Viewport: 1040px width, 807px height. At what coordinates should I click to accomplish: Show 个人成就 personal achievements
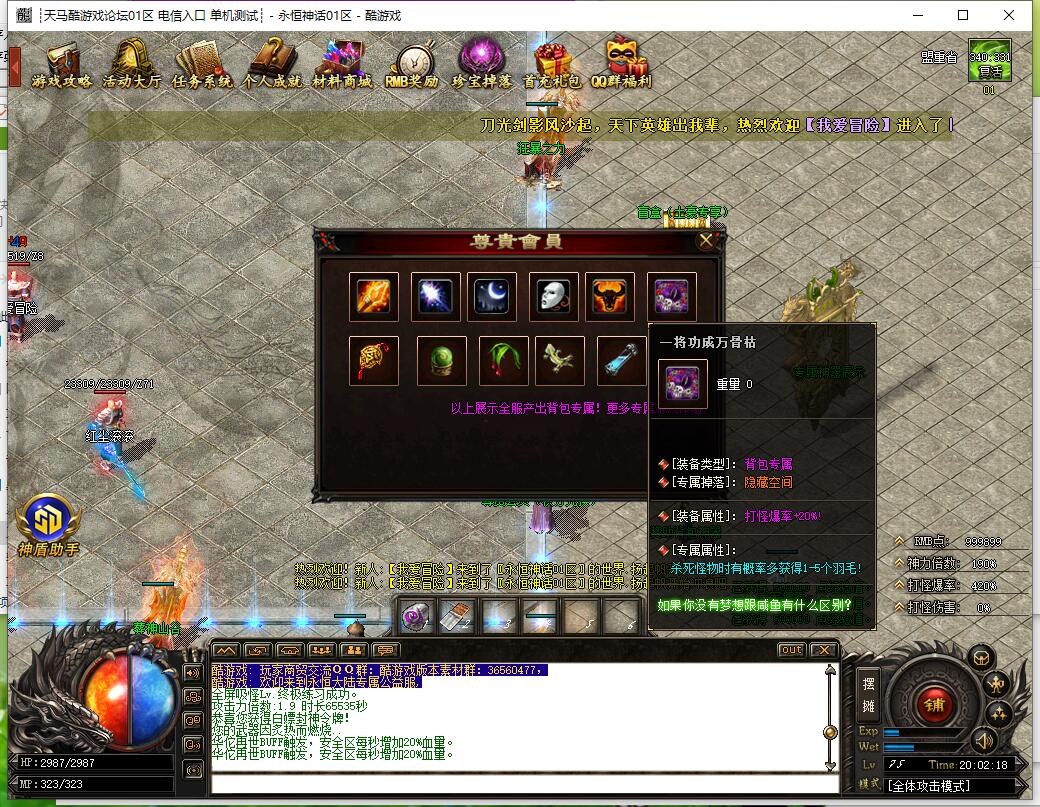[271, 64]
